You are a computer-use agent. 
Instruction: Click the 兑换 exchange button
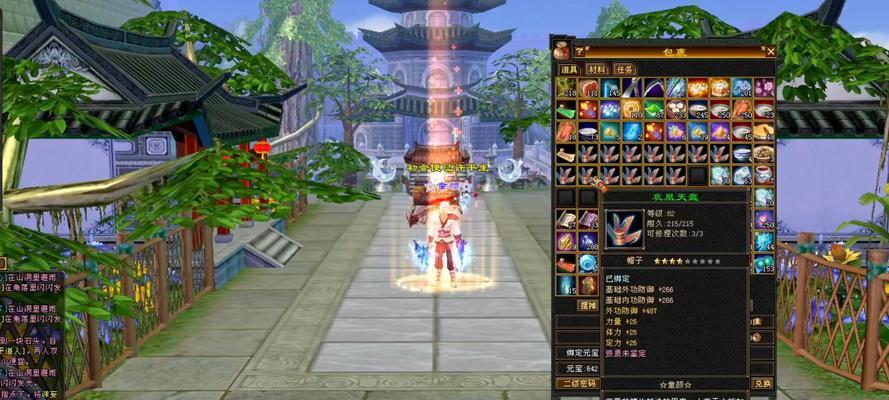pyautogui.click(x=763, y=383)
